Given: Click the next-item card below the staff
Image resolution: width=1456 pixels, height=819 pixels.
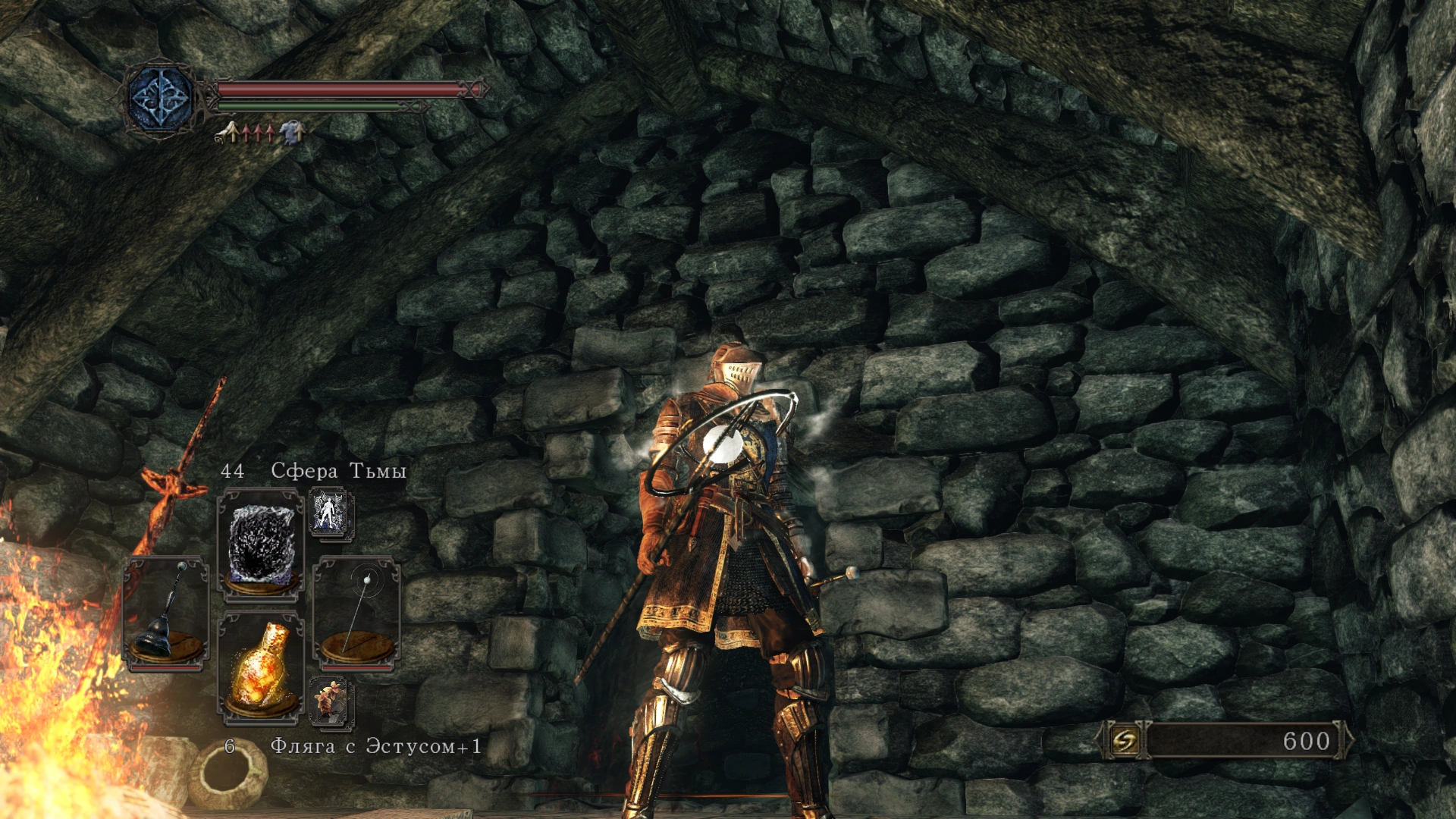Looking at the screenshot, I should (330, 701).
